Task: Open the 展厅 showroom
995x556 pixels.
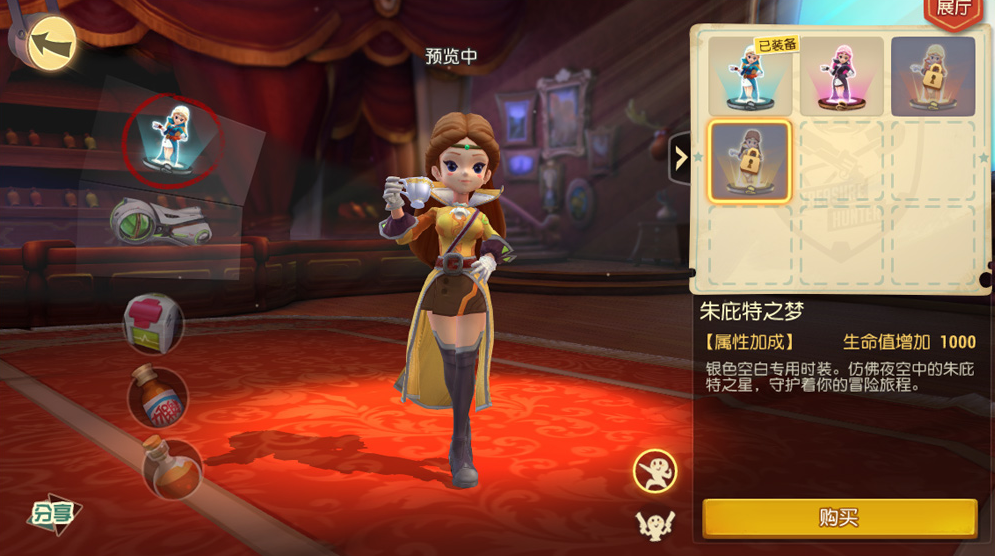Action: pyautogui.click(x=956, y=10)
